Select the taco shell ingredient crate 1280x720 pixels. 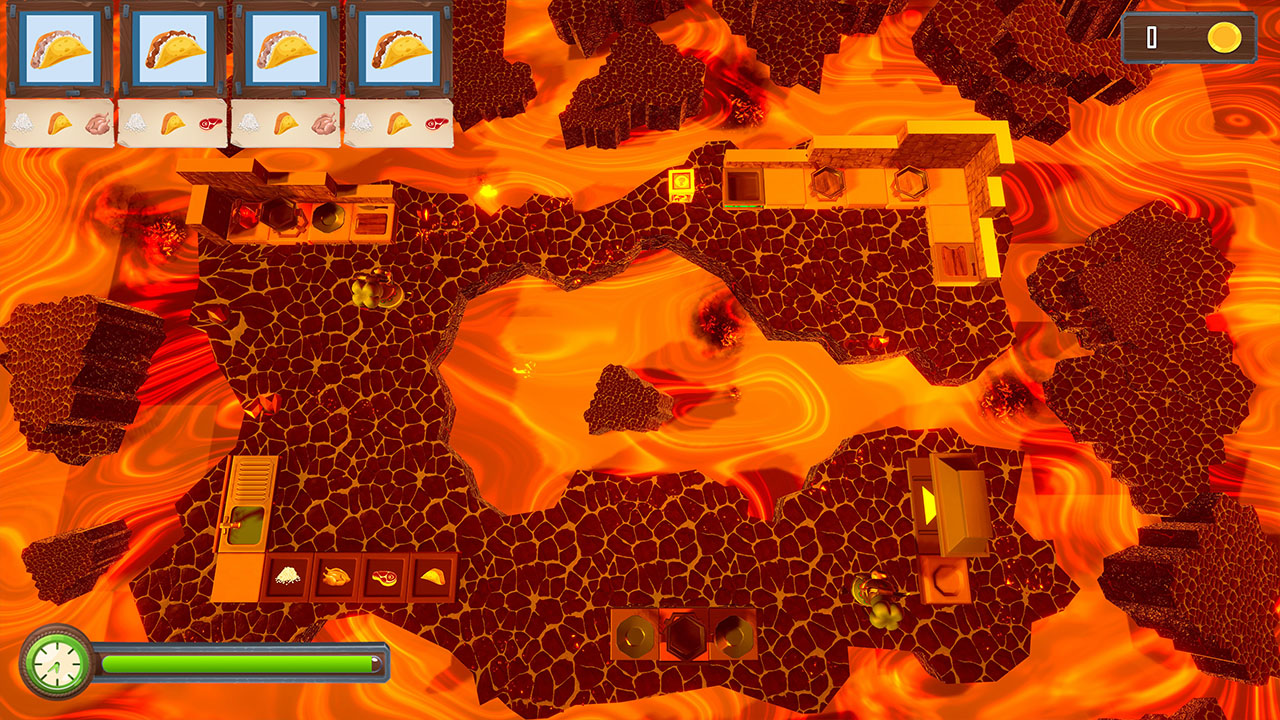pos(432,578)
